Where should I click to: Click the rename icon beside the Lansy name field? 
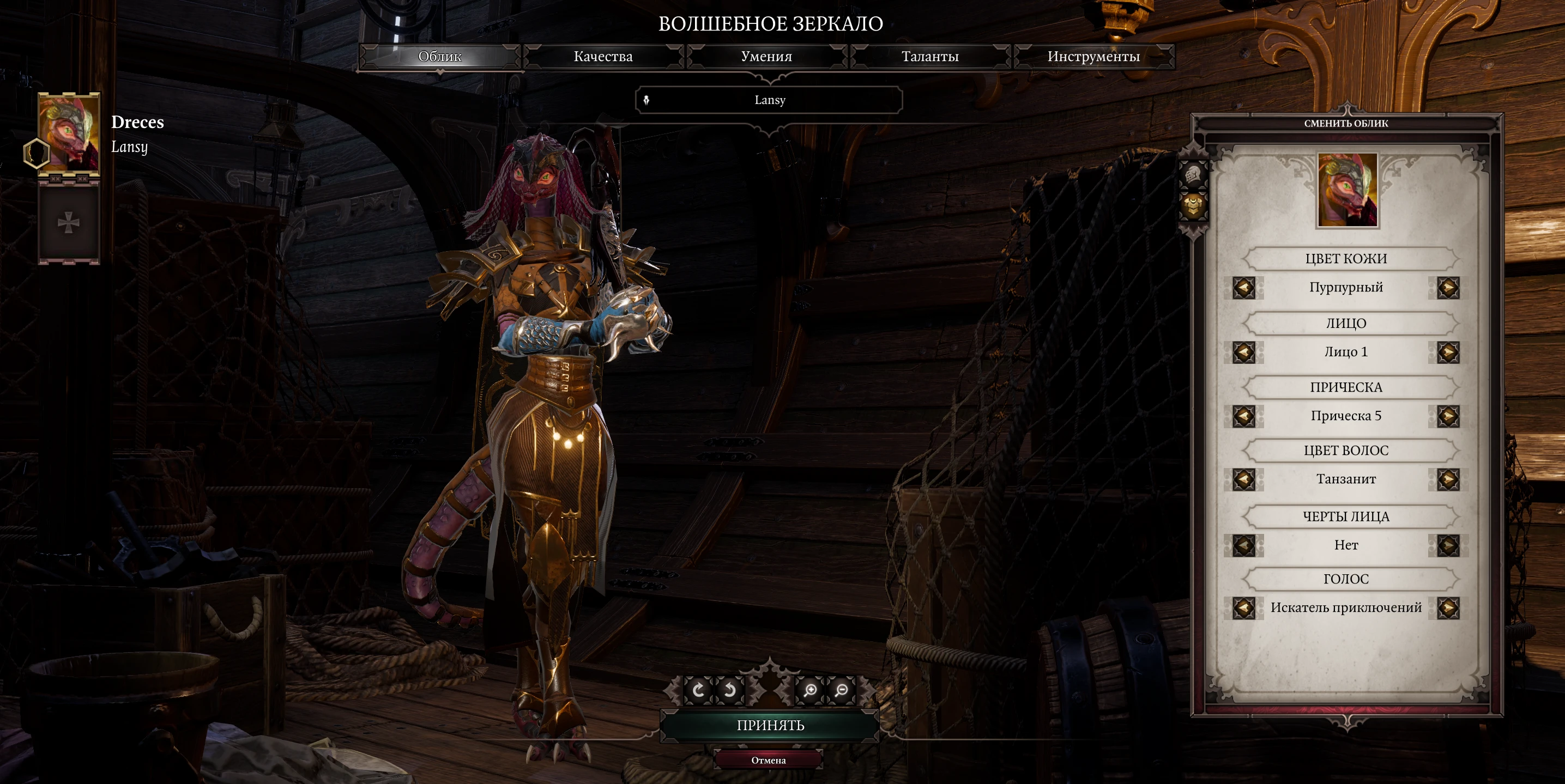(647, 100)
